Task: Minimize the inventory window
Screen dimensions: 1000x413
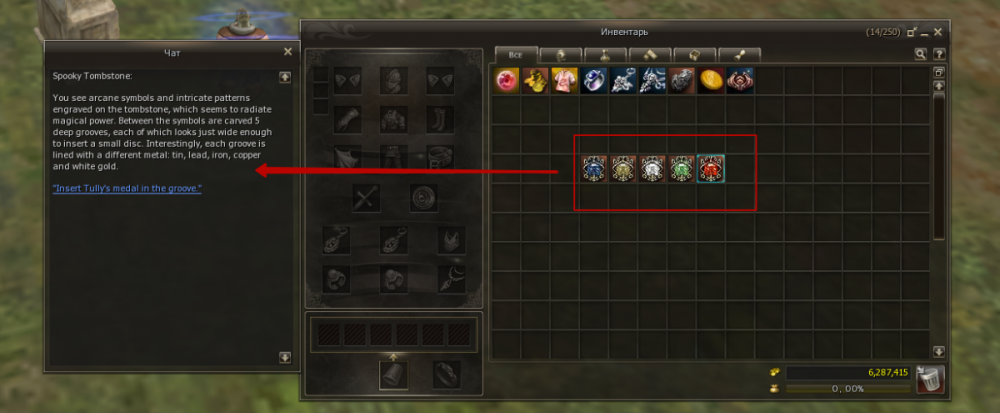Action: (x=924, y=33)
